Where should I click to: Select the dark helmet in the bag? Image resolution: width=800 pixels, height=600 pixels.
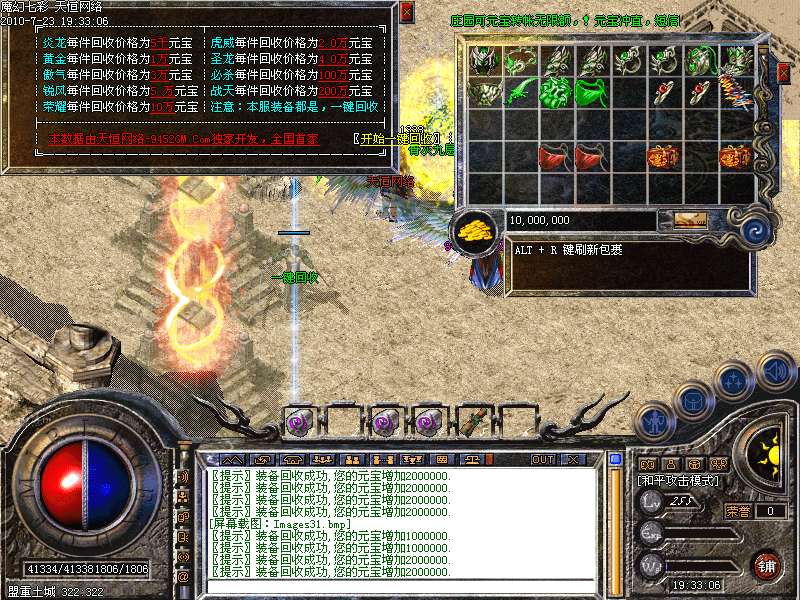[x=484, y=61]
